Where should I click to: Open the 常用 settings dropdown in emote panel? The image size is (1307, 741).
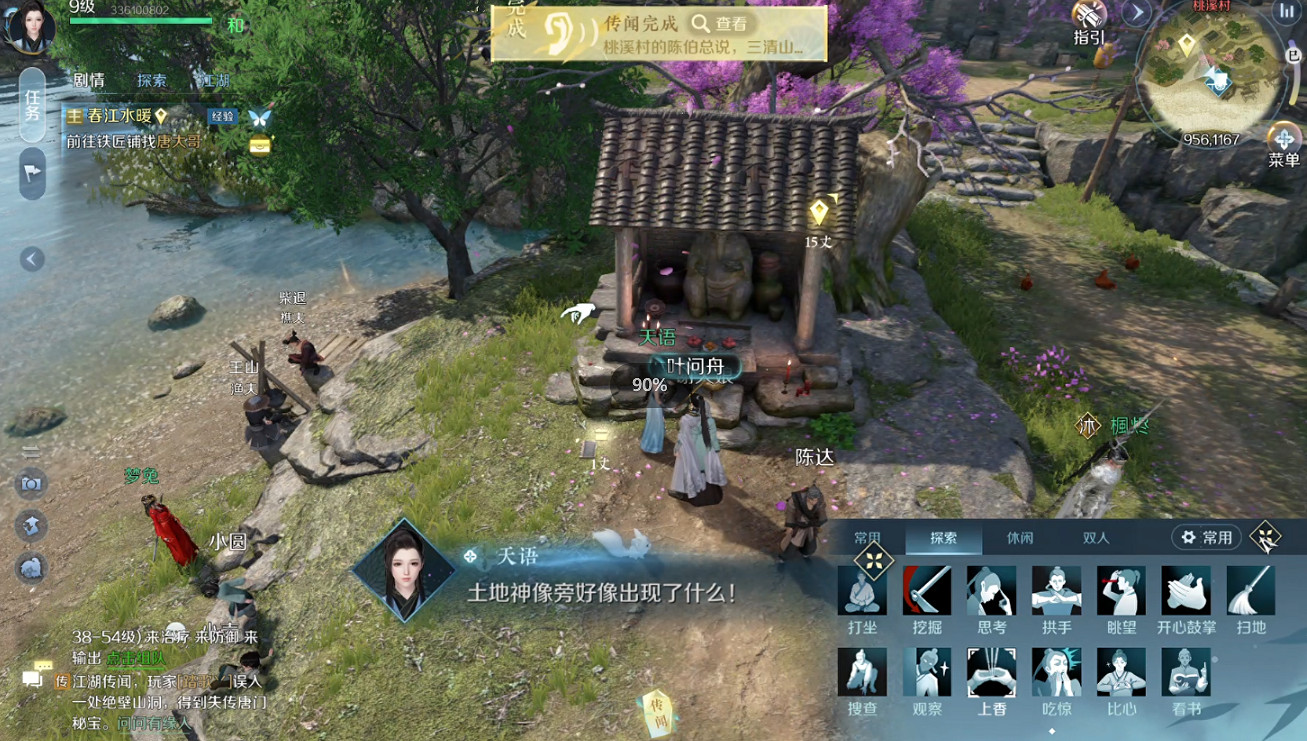(1205, 538)
